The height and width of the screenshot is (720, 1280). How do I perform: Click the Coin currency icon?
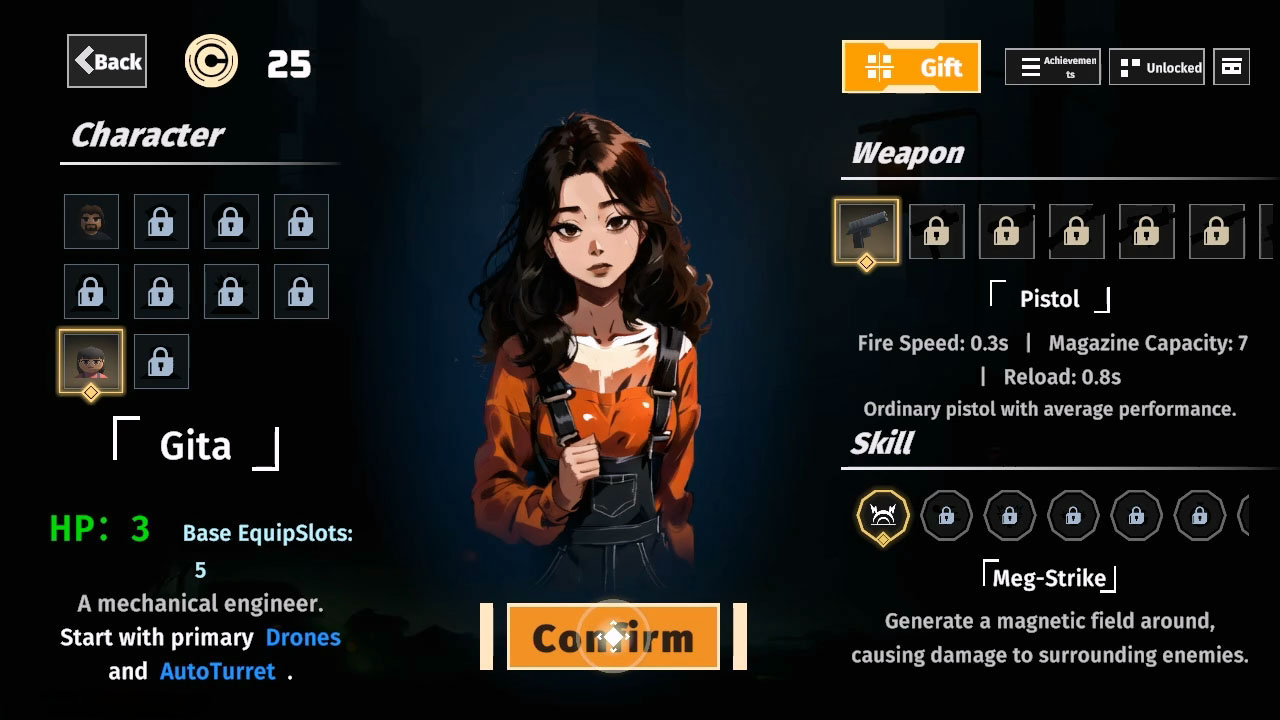211,61
